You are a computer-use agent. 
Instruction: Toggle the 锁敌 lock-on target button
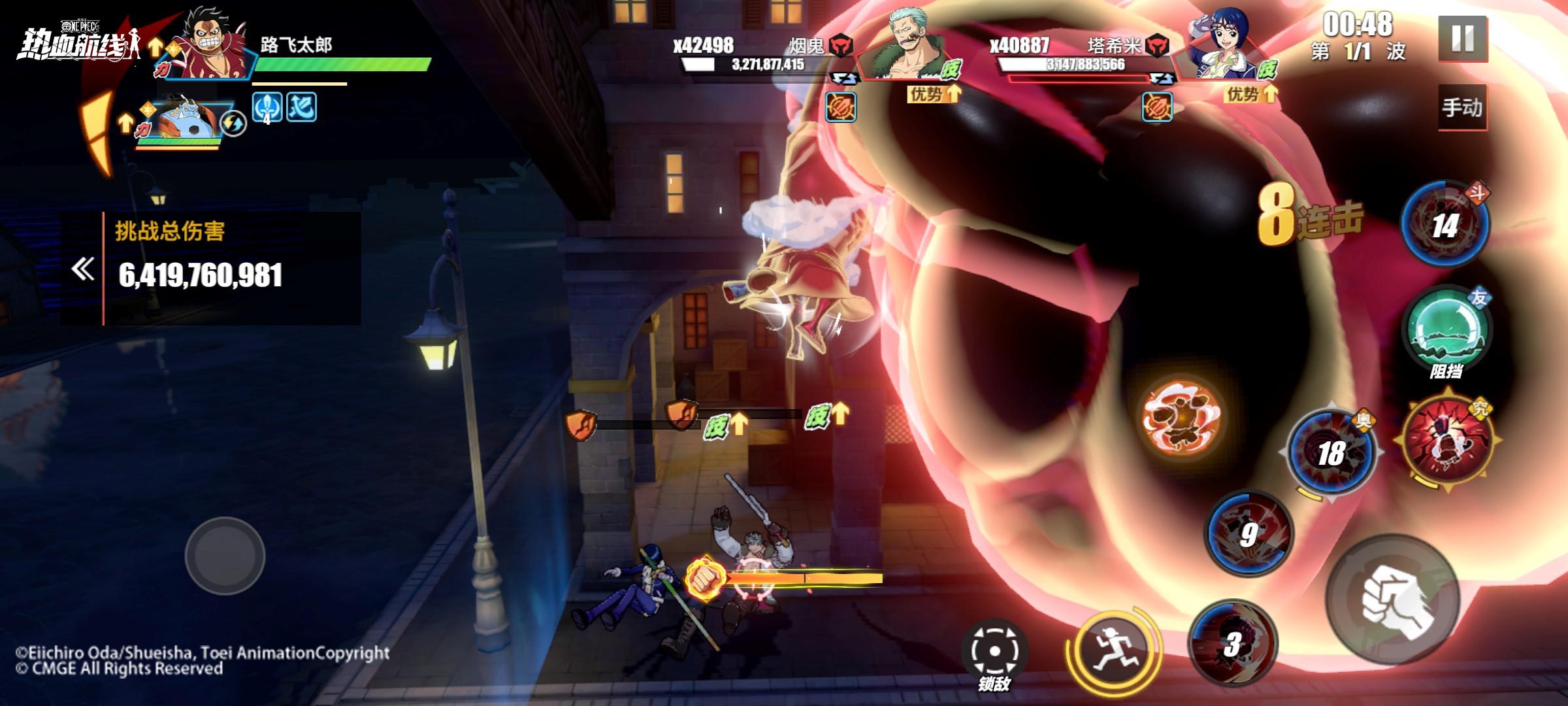pos(994,652)
